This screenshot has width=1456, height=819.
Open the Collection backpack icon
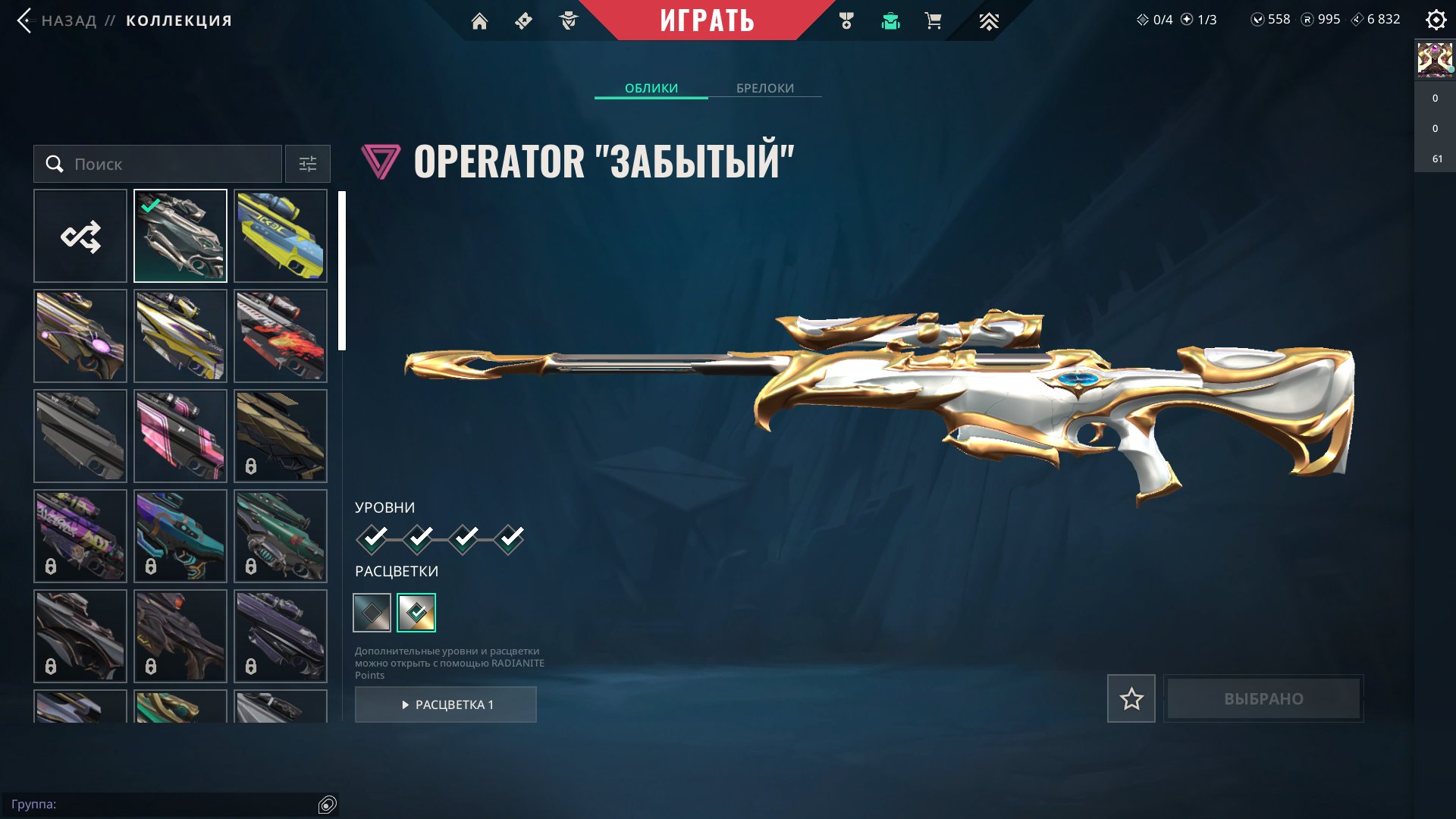coord(890,20)
